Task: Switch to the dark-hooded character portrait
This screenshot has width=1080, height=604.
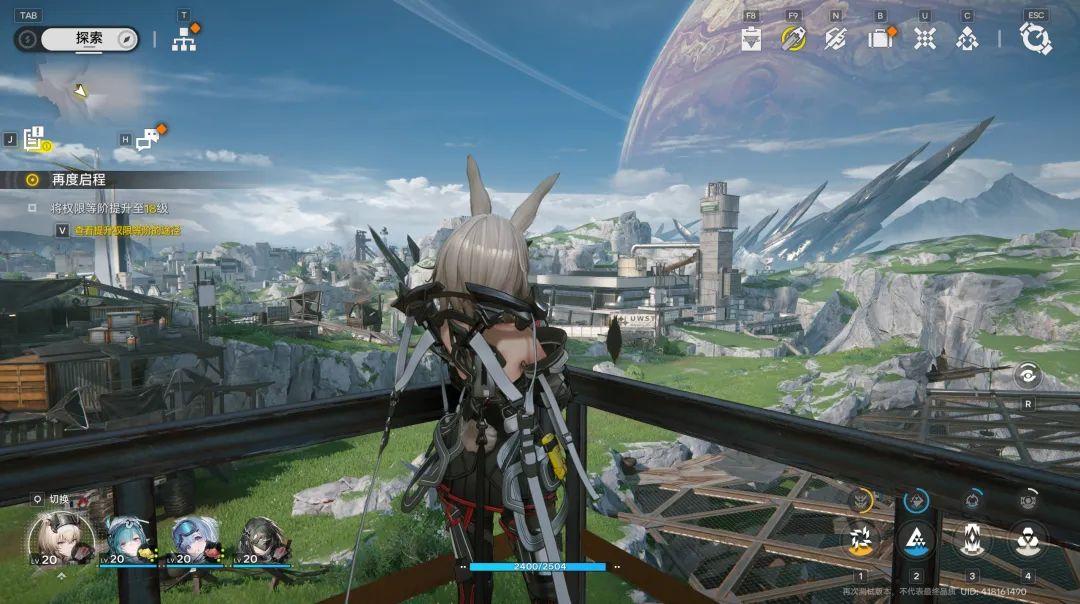Action: (261, 540)
